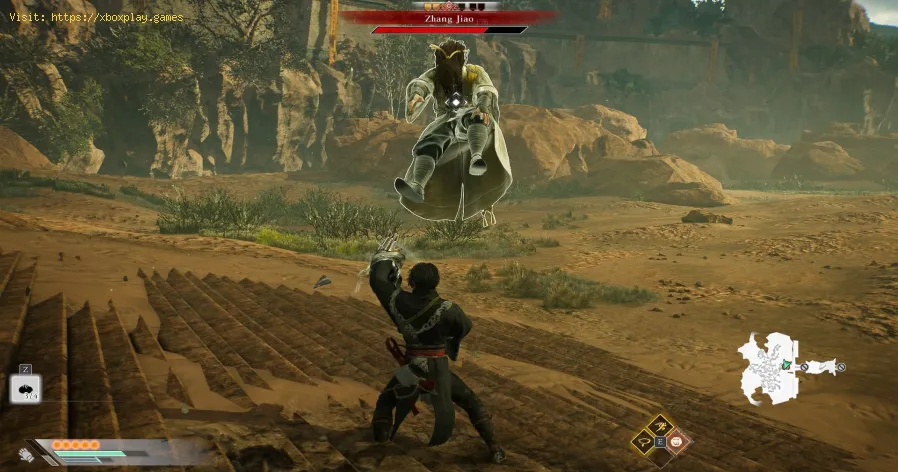Use the meat bun item slot
Viewport: 898px width, 472px height.
point(24,388)
